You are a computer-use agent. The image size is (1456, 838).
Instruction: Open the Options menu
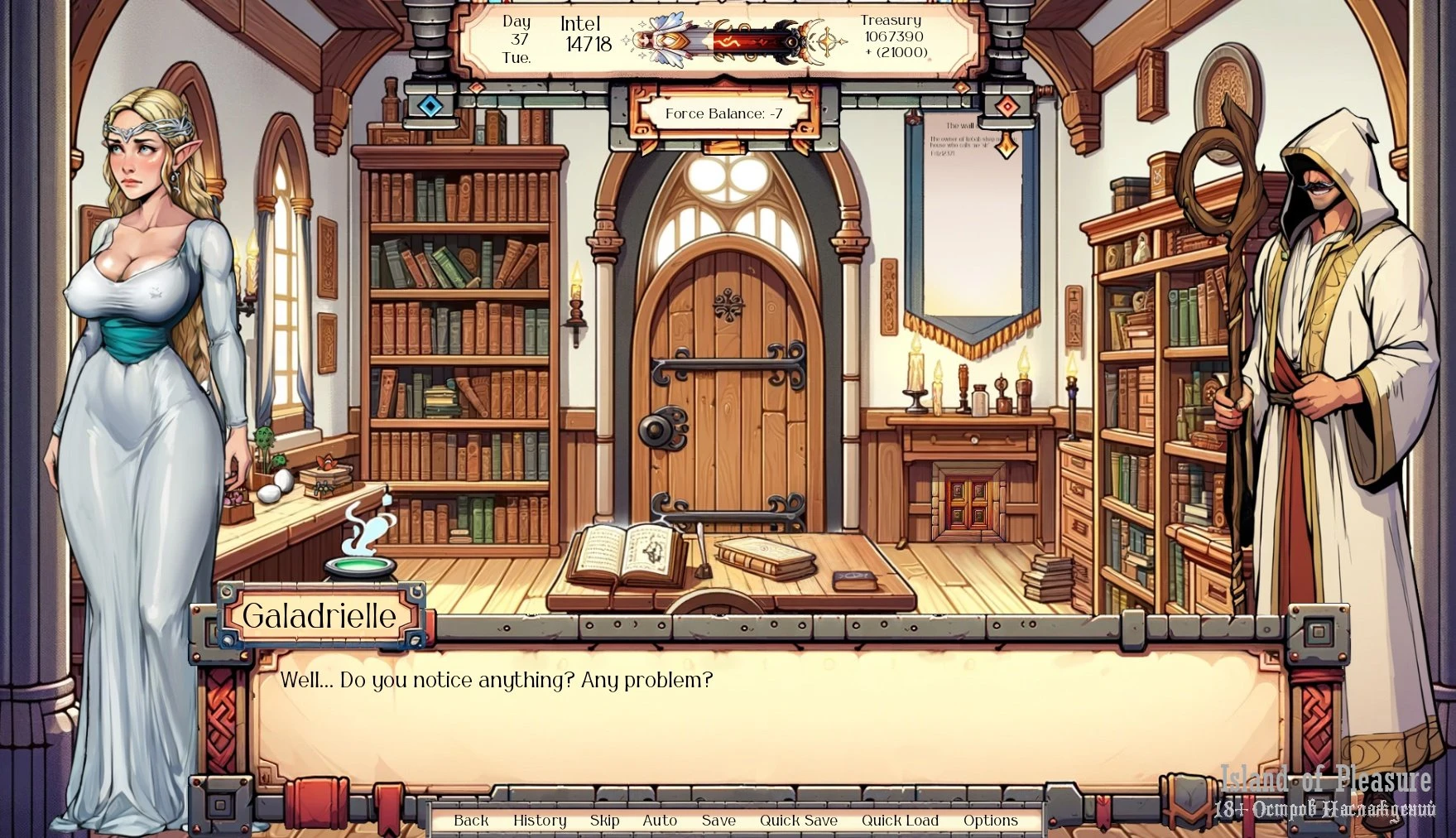pos(990,820)
